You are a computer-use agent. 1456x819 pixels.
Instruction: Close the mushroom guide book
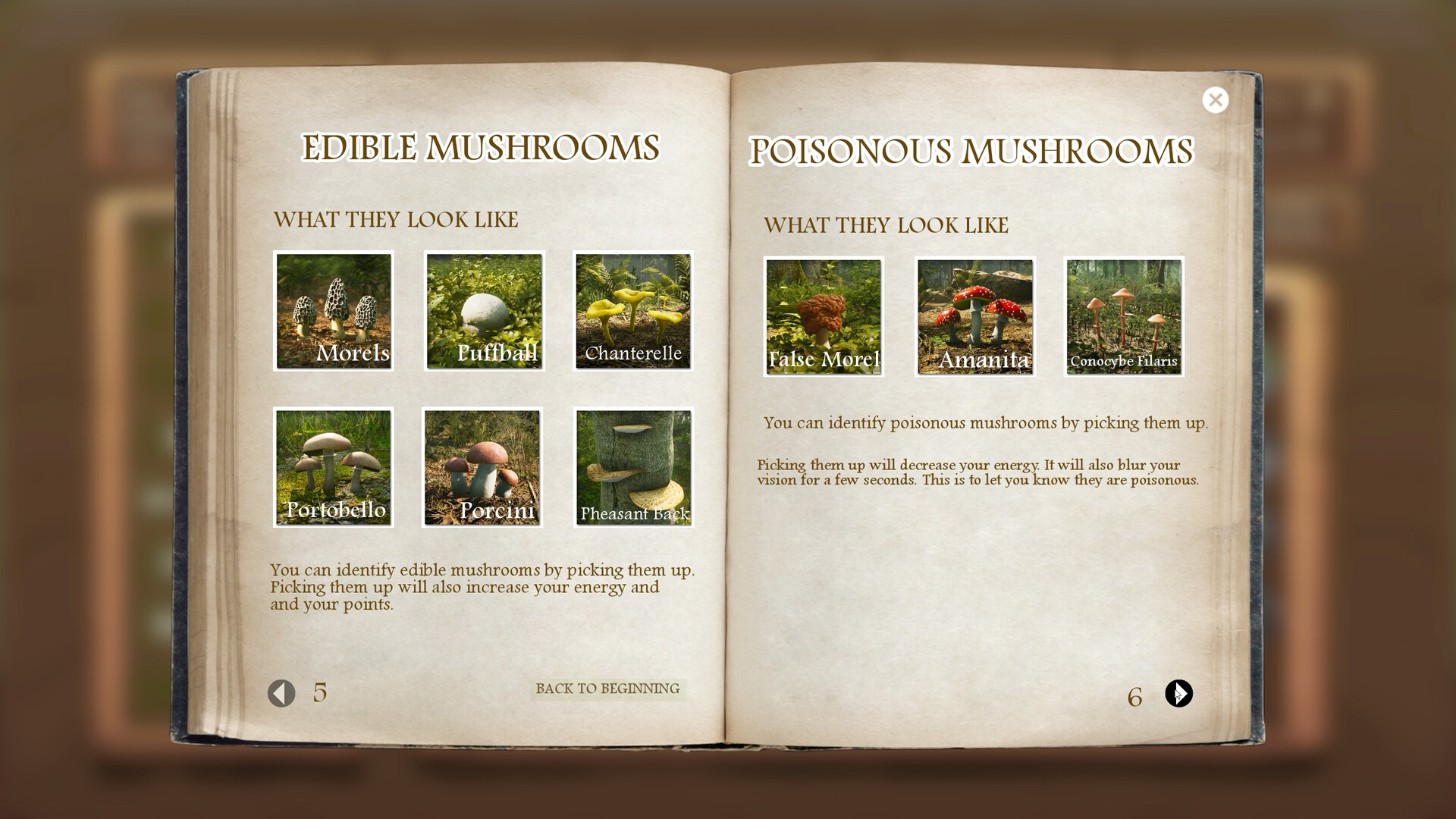click(x=1216, y=99)
